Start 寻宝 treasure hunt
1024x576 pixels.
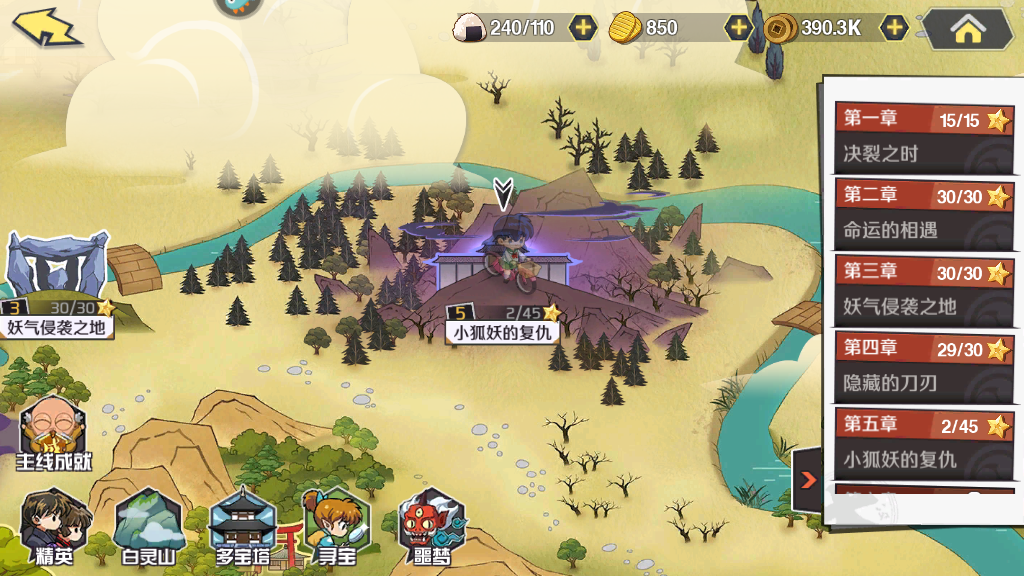tap(336, 527)
